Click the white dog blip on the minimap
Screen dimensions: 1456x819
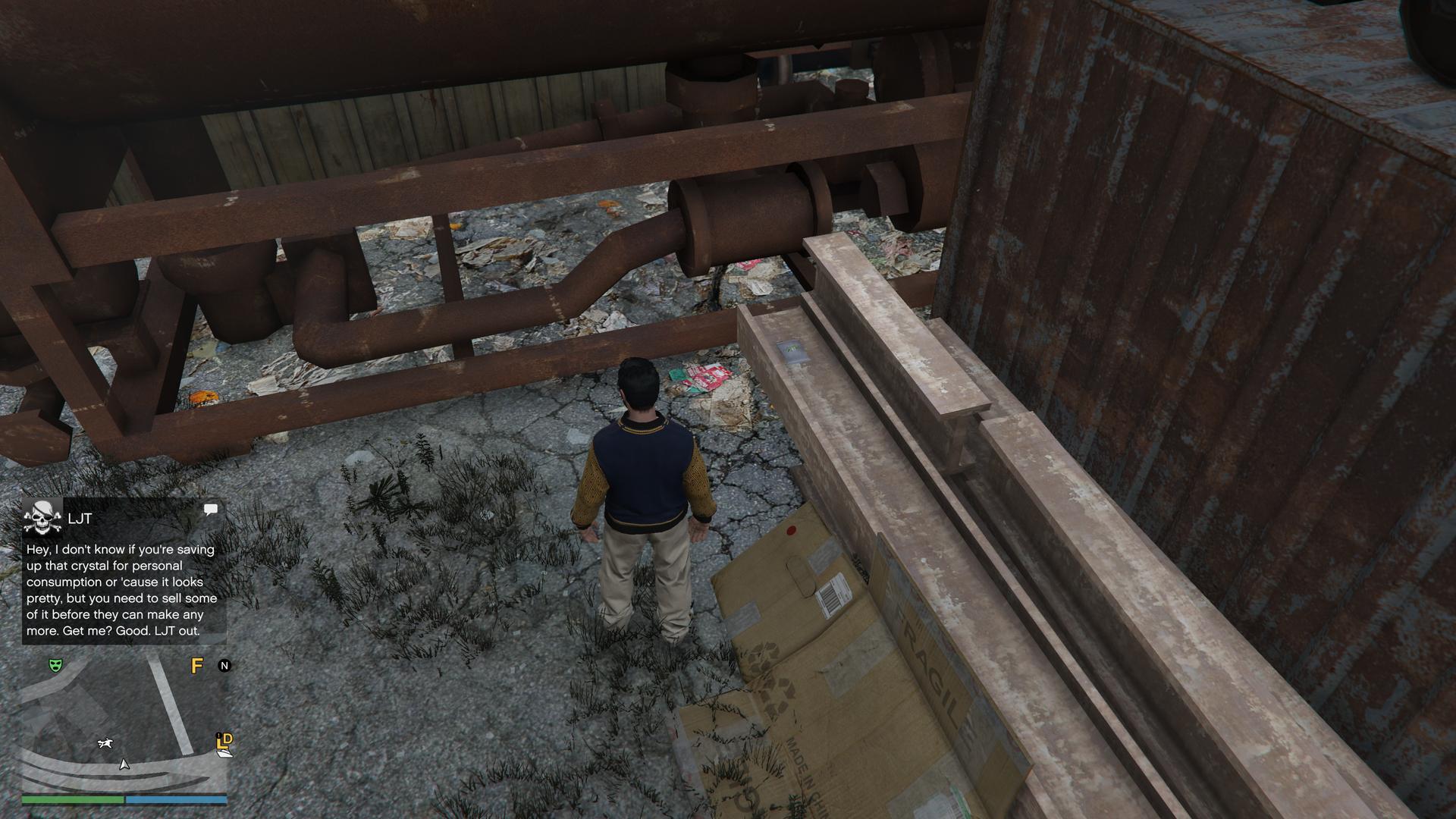(x=105, y=743)
